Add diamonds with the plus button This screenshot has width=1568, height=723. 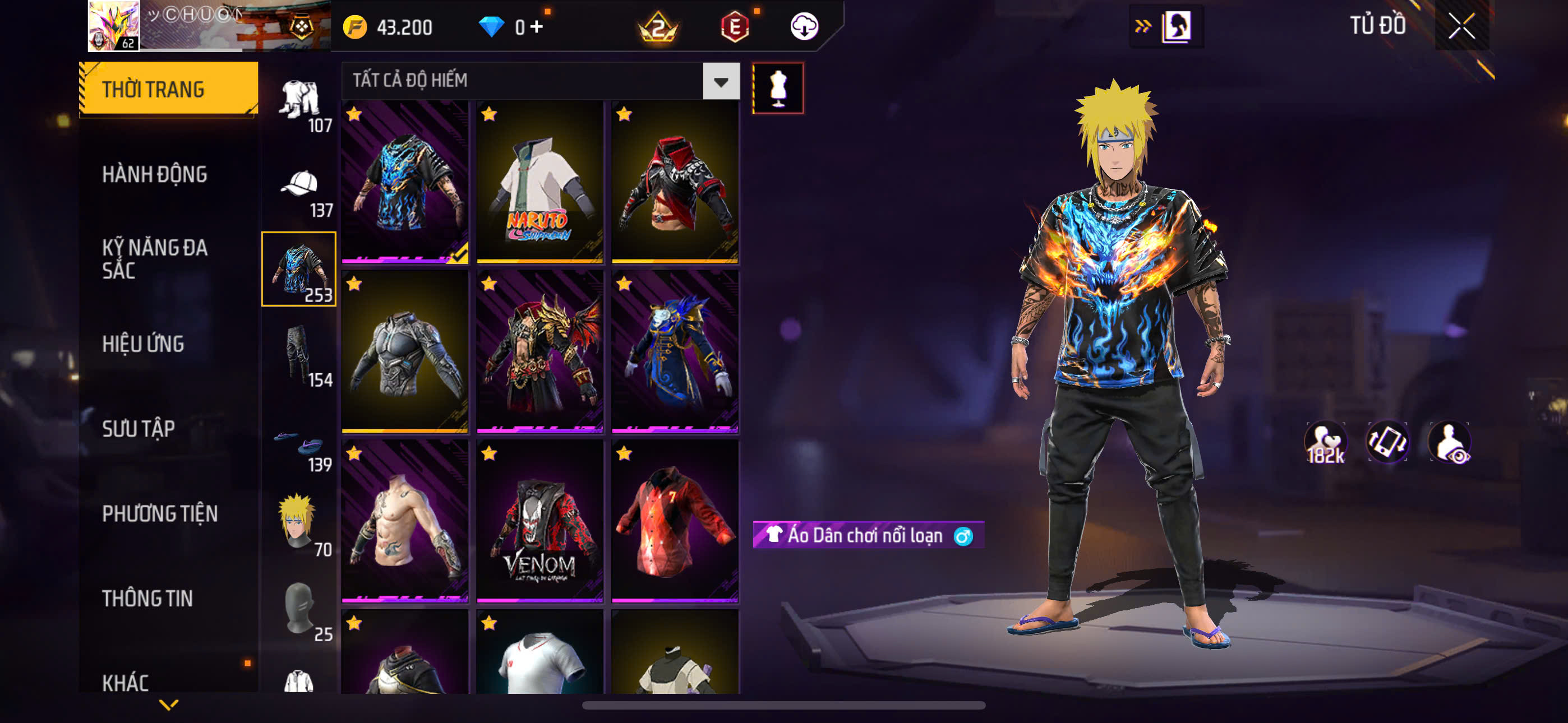536,27
